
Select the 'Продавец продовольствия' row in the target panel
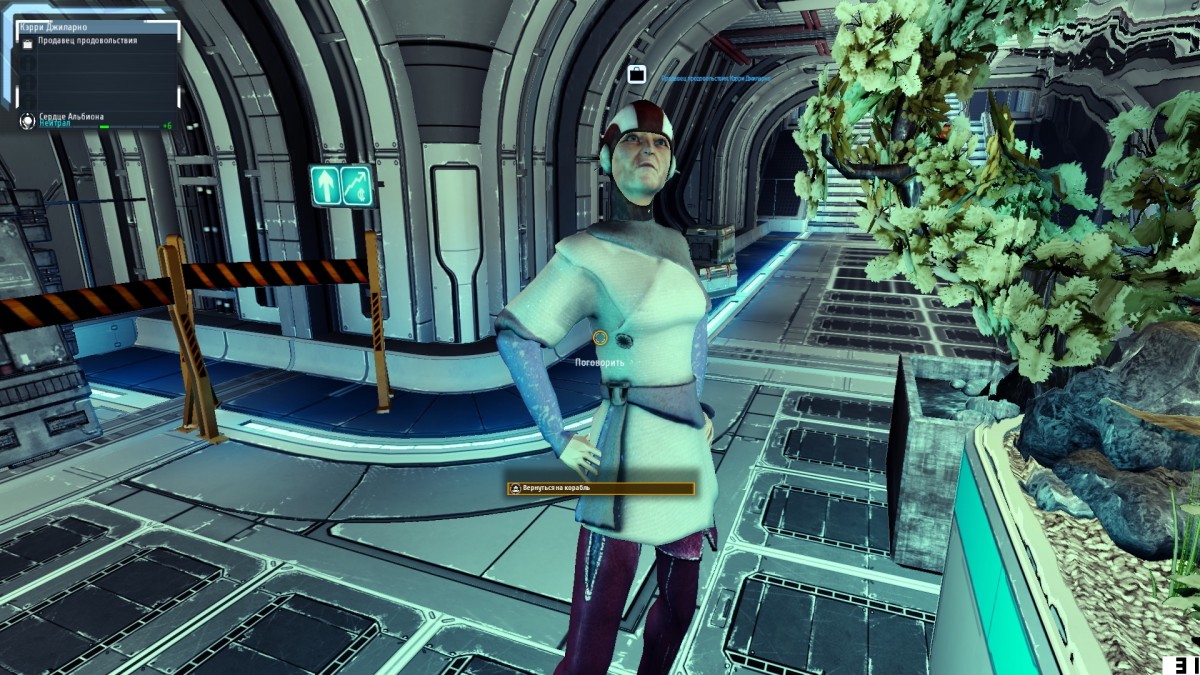click(x=88, y=41)
